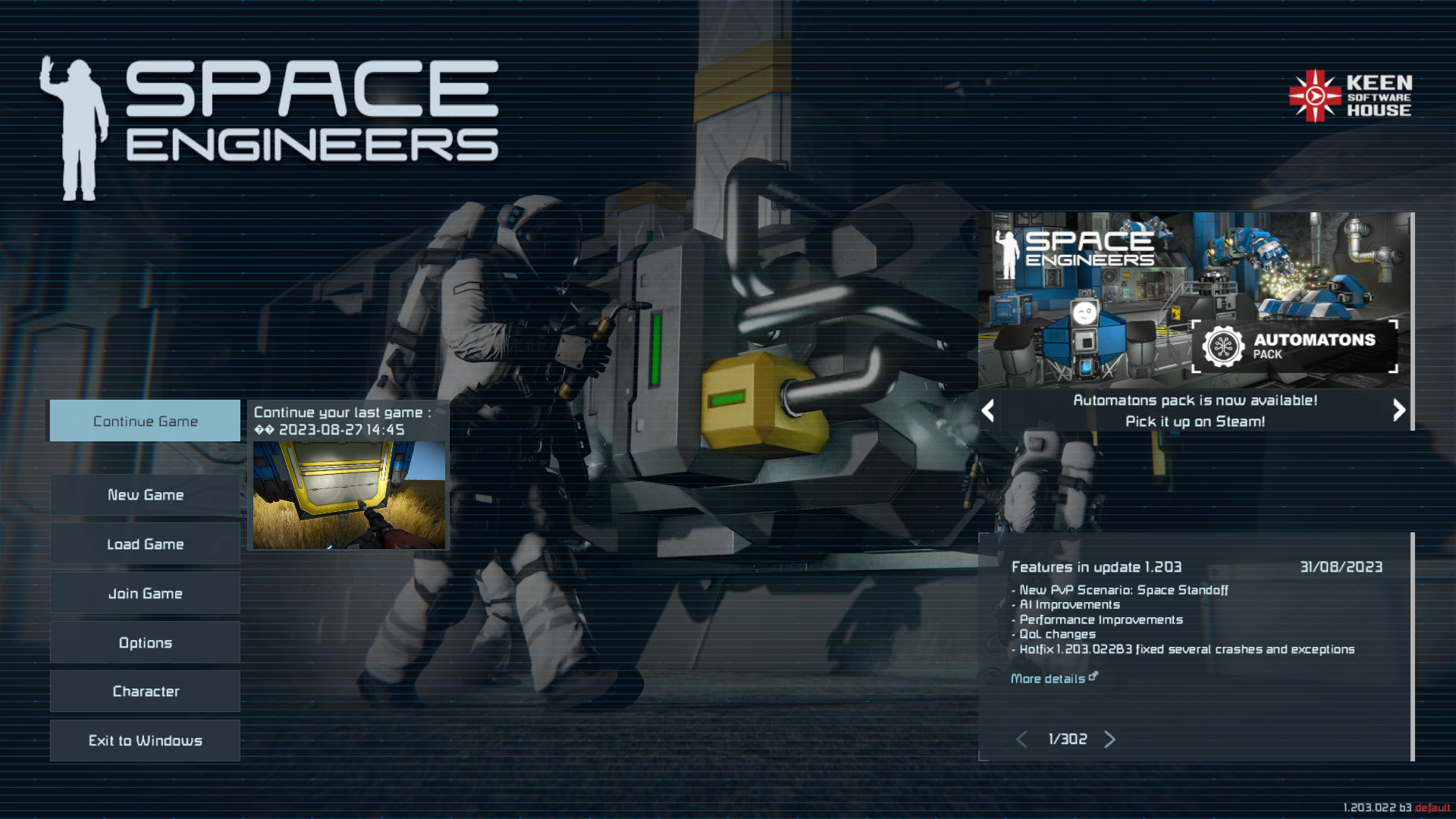
Task: Click the Continue Game button
Action: (145, 421)
